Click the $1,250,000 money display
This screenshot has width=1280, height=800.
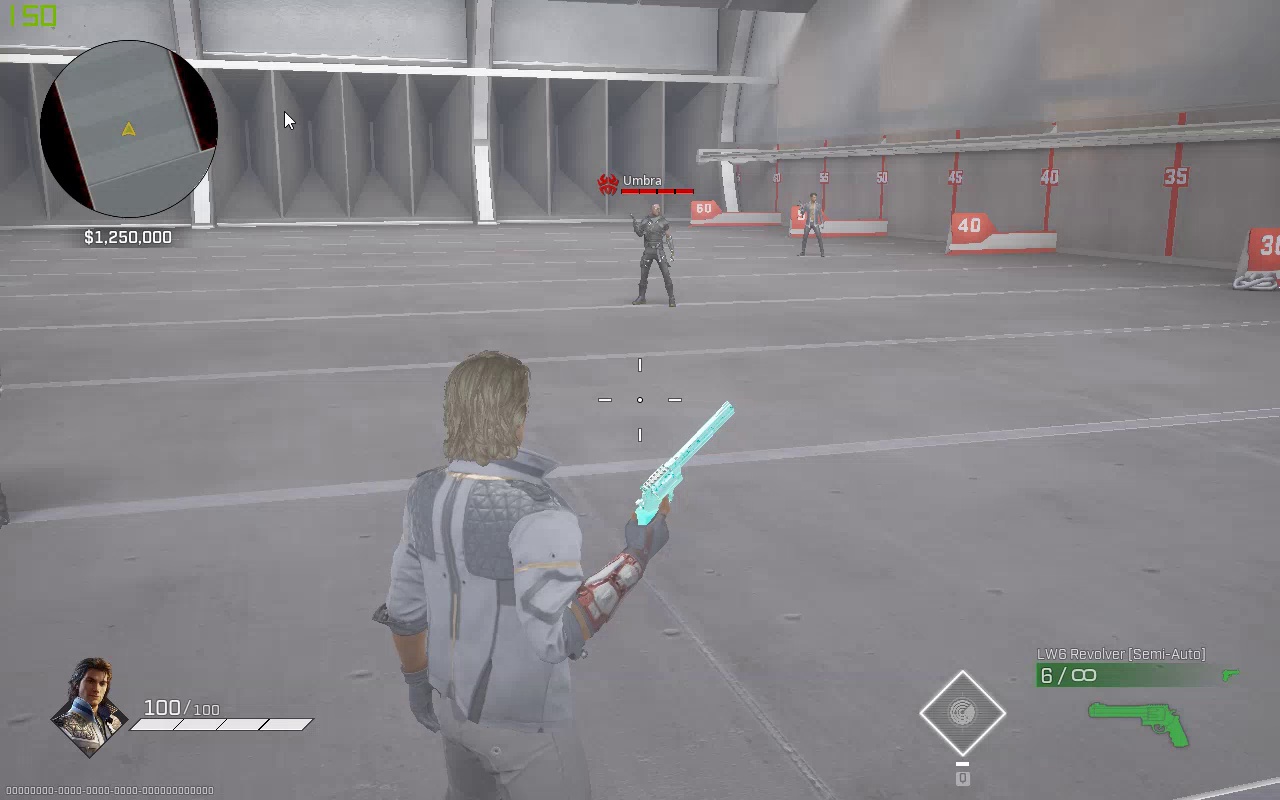(127, 237)
